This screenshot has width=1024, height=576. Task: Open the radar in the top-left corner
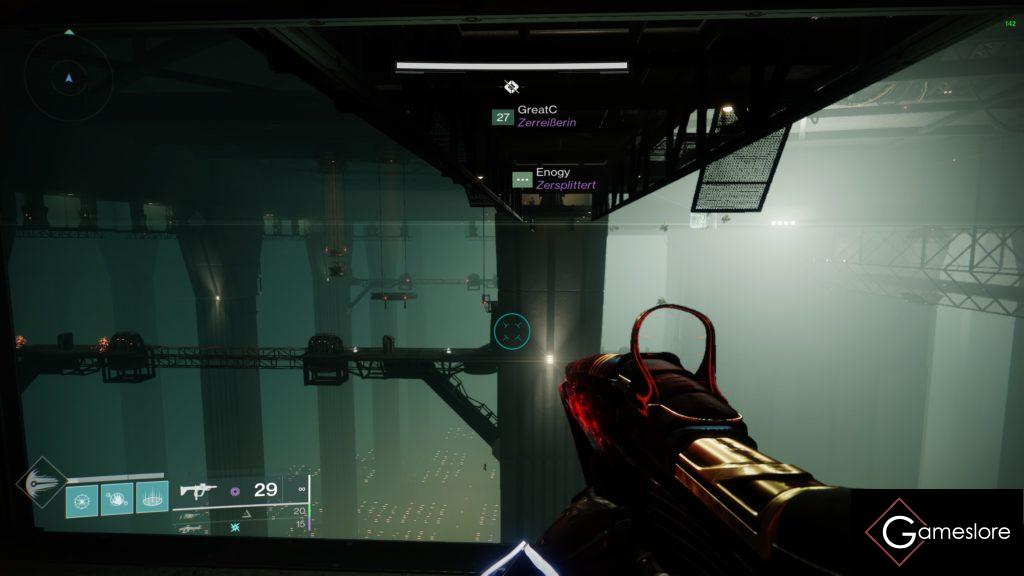click(68, 77)
